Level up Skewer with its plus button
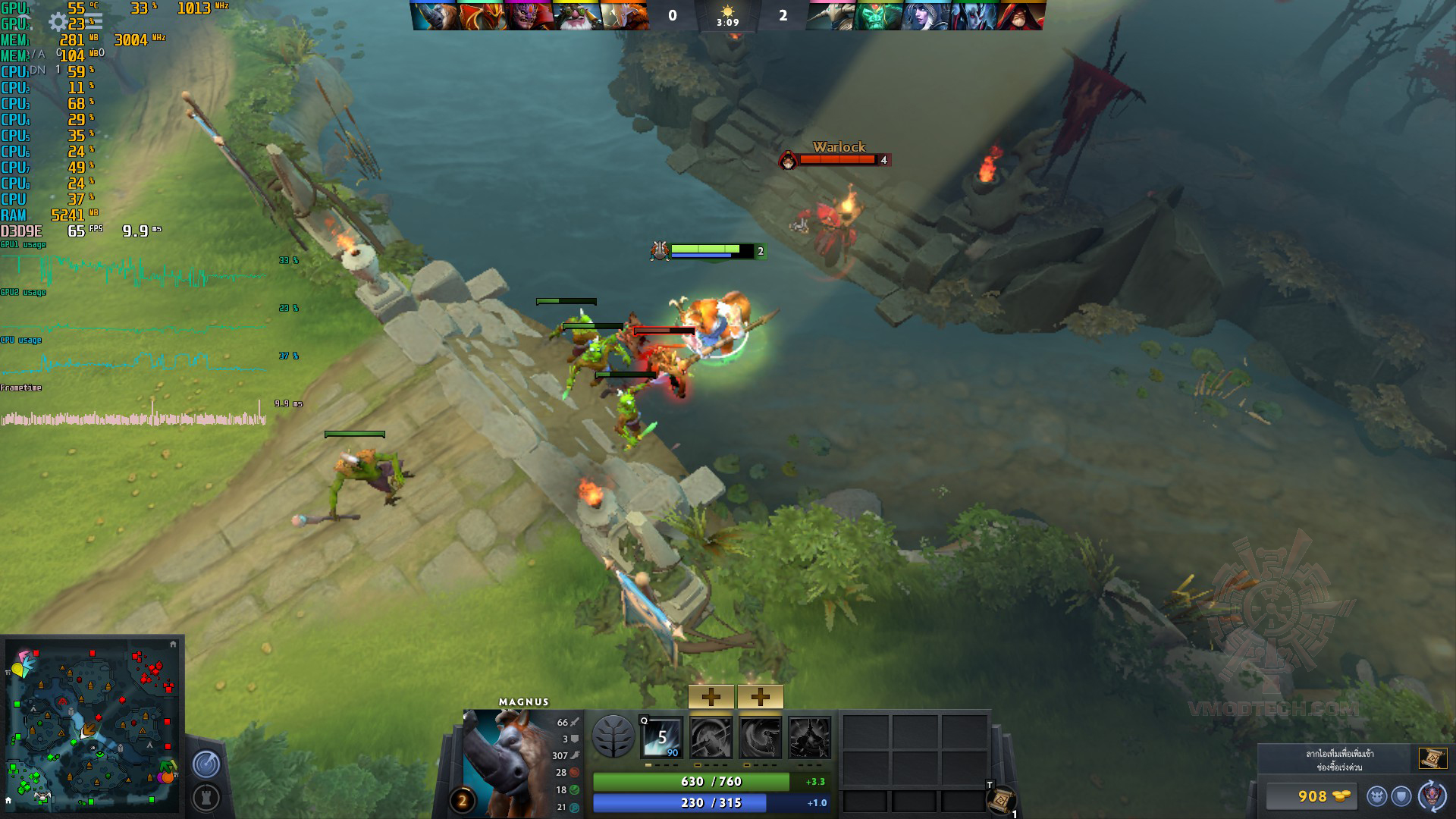 760,696
